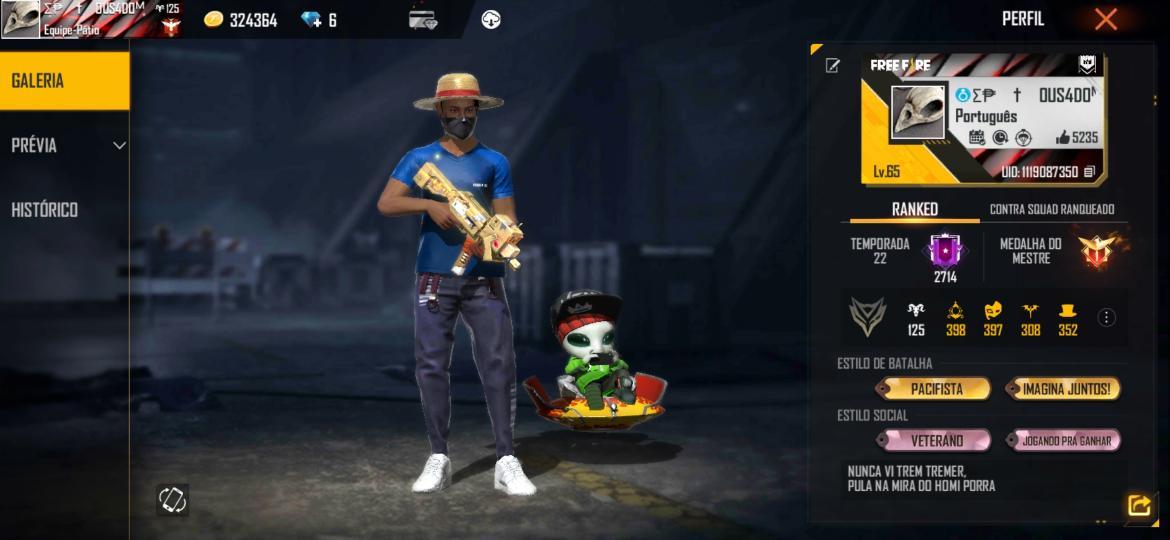Switch to the Galeria tab
The width and height of the screenshot is (1170, 540).
[64, 81]
